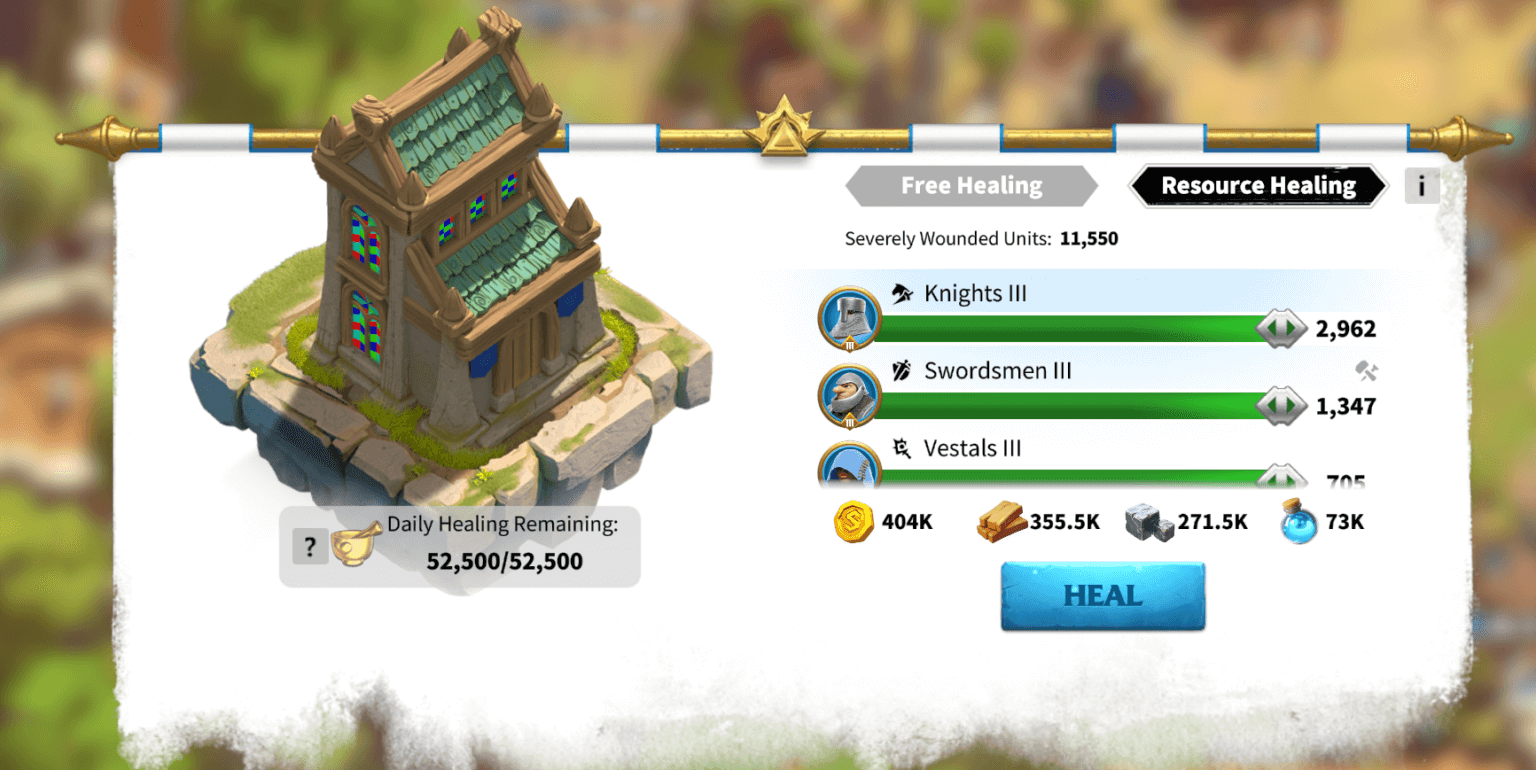Click the gold coins resource icon

pos(852,521)
